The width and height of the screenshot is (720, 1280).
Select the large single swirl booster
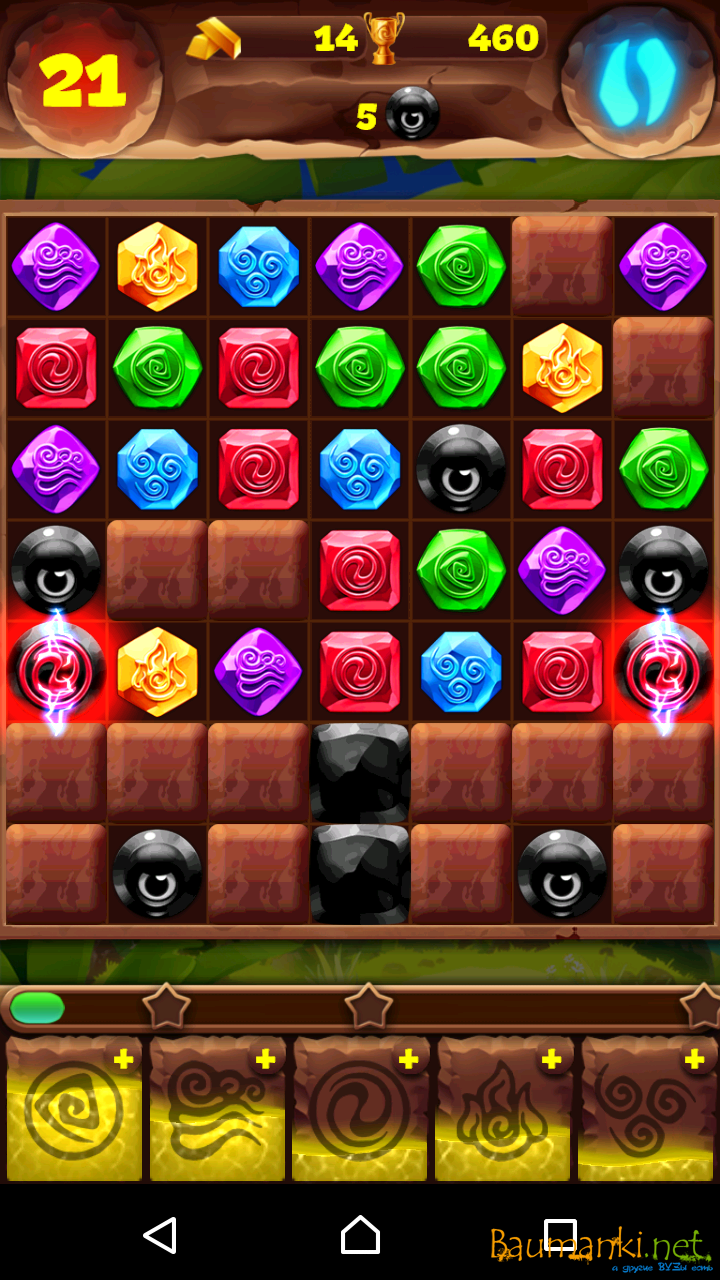pyautogui.click(x=360, y=1112)
